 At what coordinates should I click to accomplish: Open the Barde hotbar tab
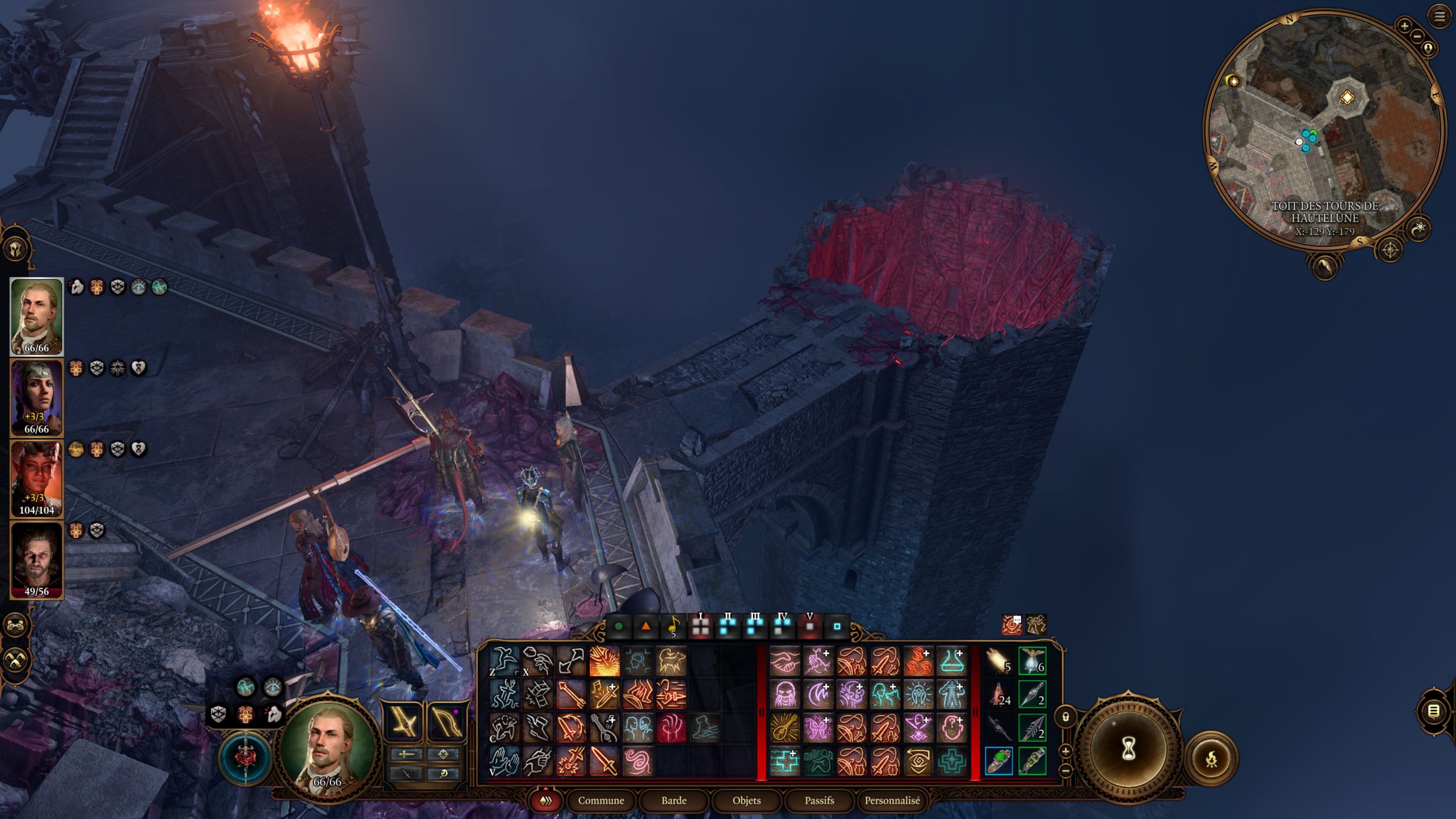pos(674,800)
